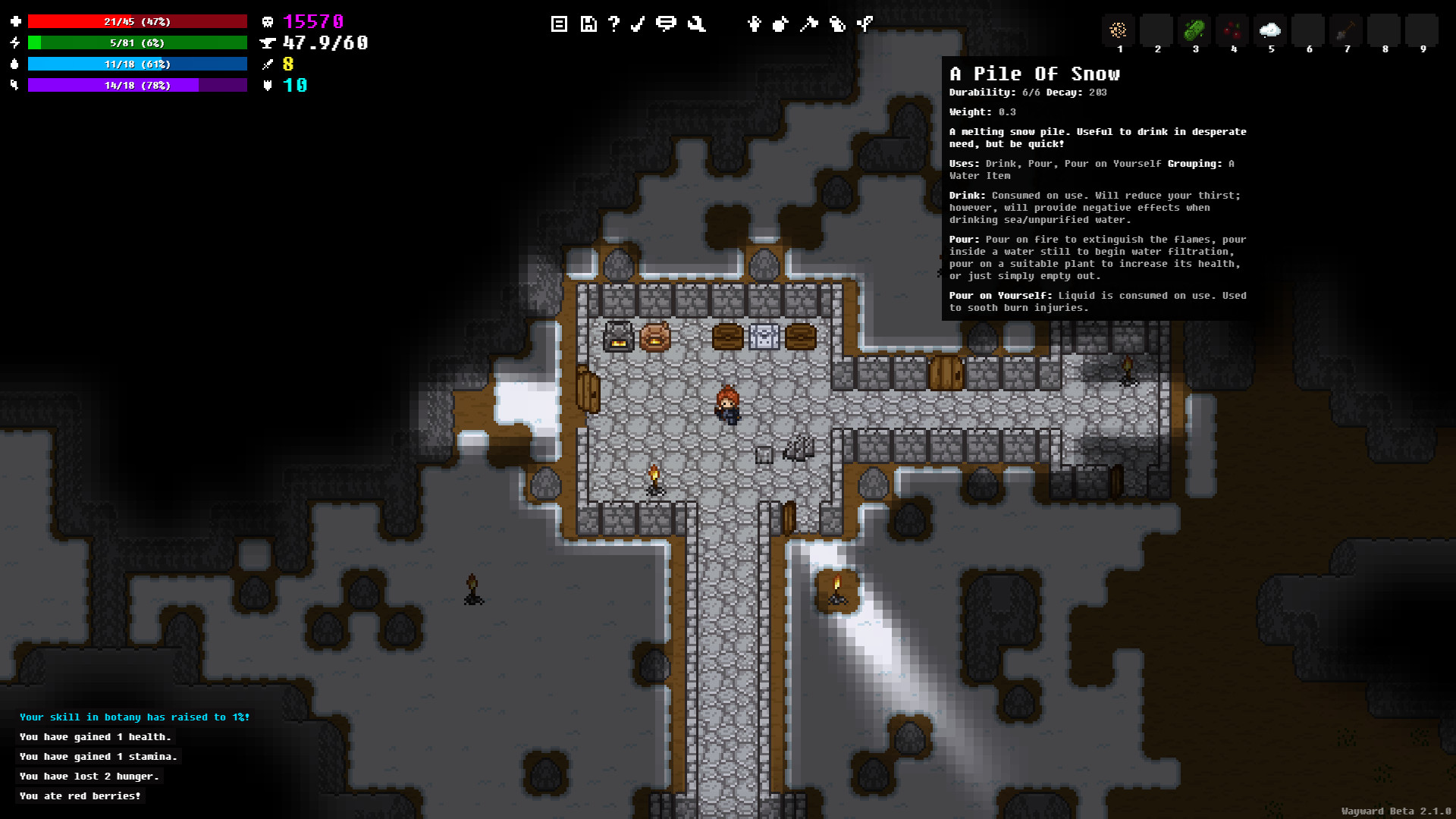Click the blue thirst bar
The image size is (1456, 819).
[136, 64]
